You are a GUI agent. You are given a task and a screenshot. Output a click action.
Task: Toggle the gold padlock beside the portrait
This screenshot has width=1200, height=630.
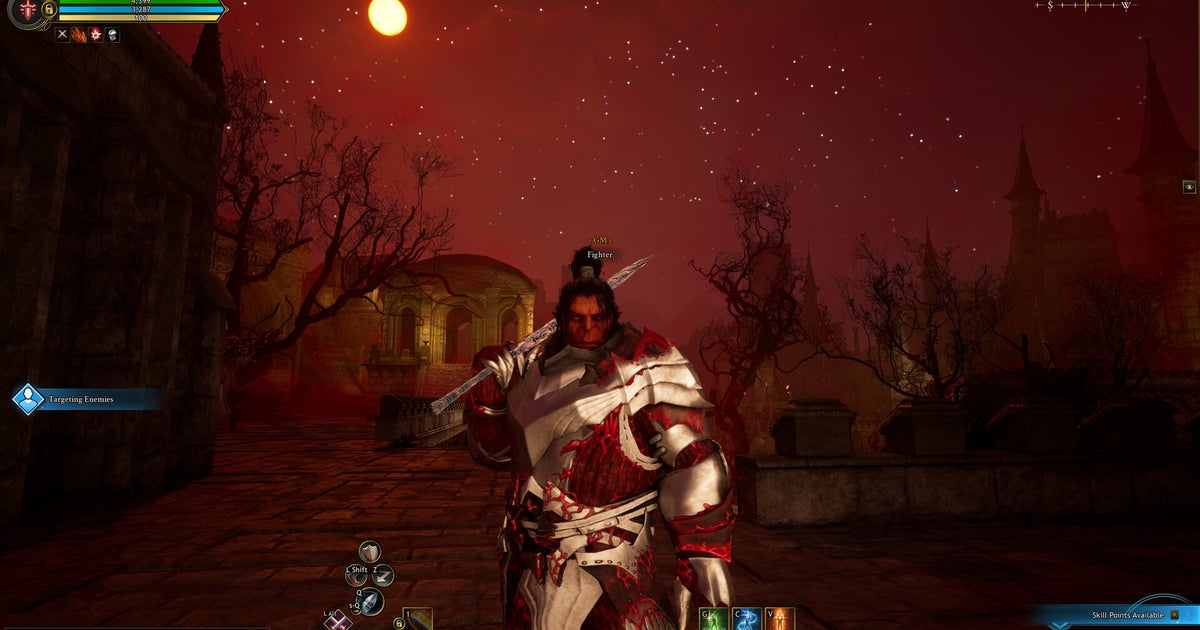48,10
